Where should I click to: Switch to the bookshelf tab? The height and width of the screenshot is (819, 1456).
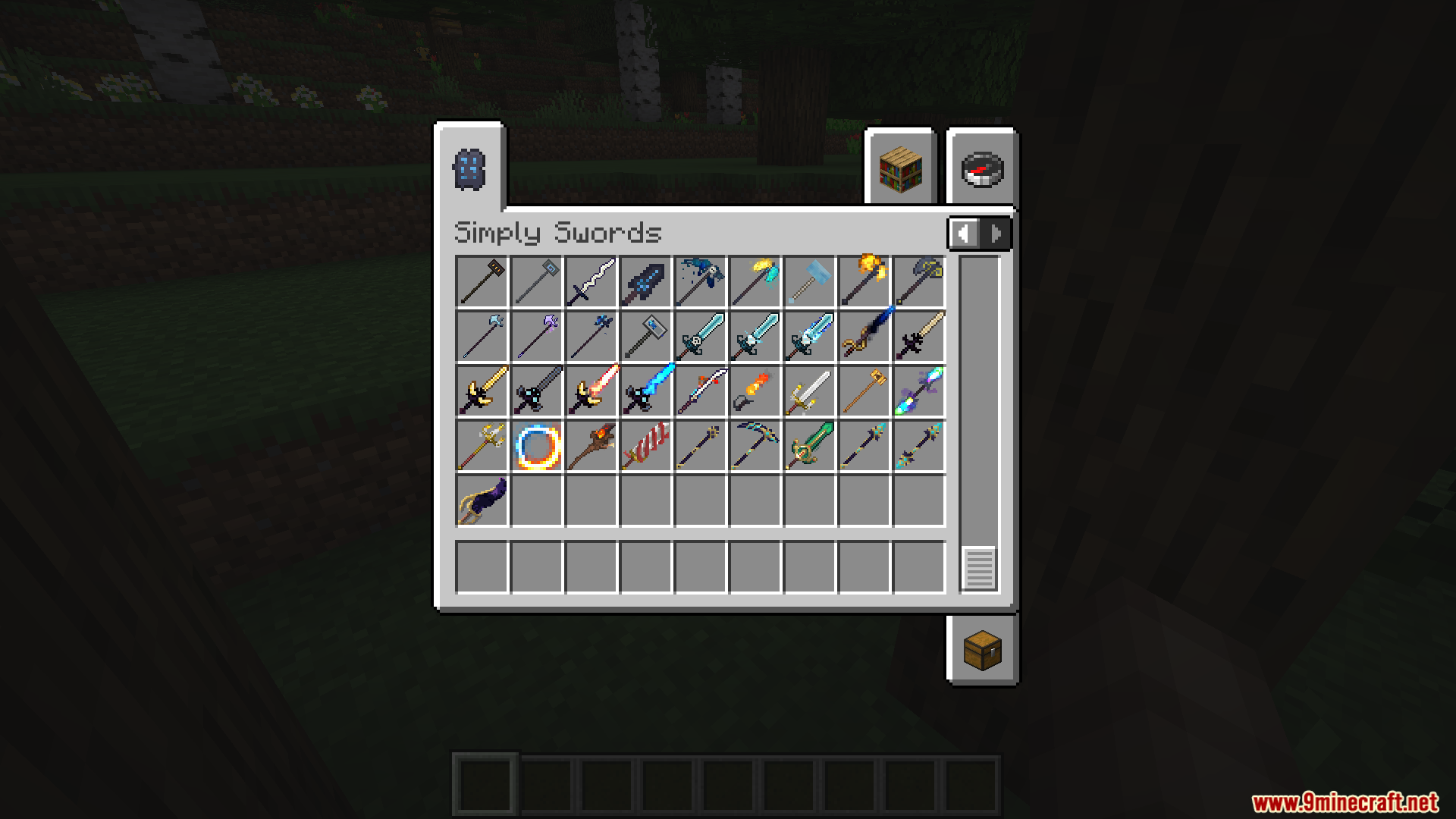pyautogui.click(x=899, y=168)
